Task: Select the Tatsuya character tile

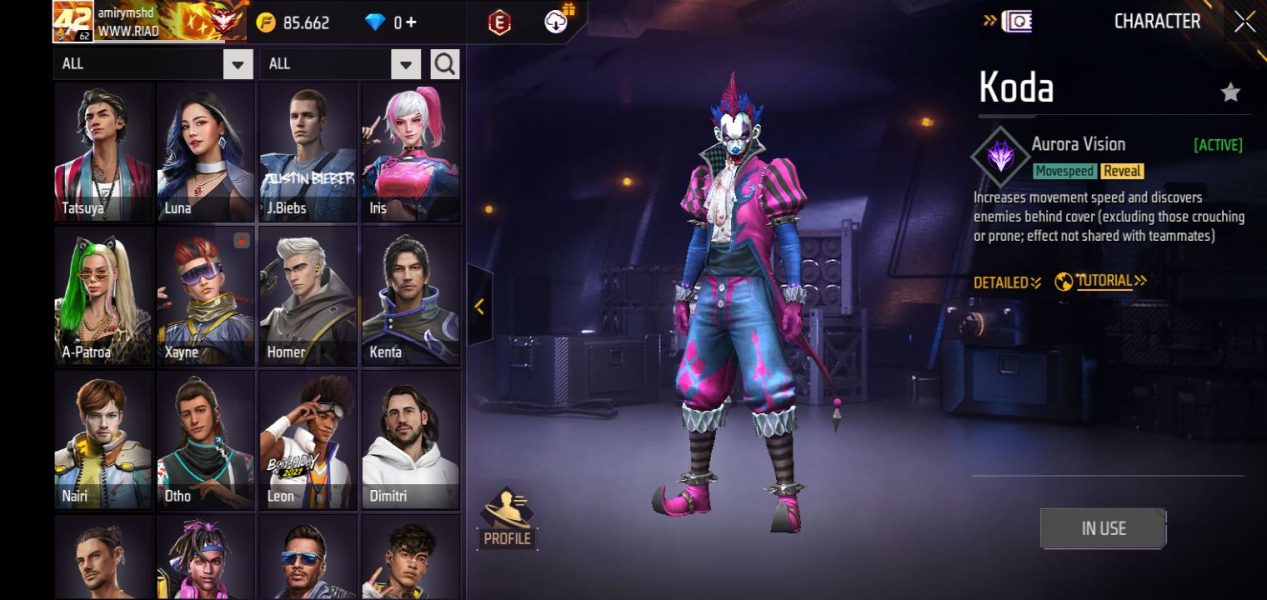Action: (x=103, y=152)
